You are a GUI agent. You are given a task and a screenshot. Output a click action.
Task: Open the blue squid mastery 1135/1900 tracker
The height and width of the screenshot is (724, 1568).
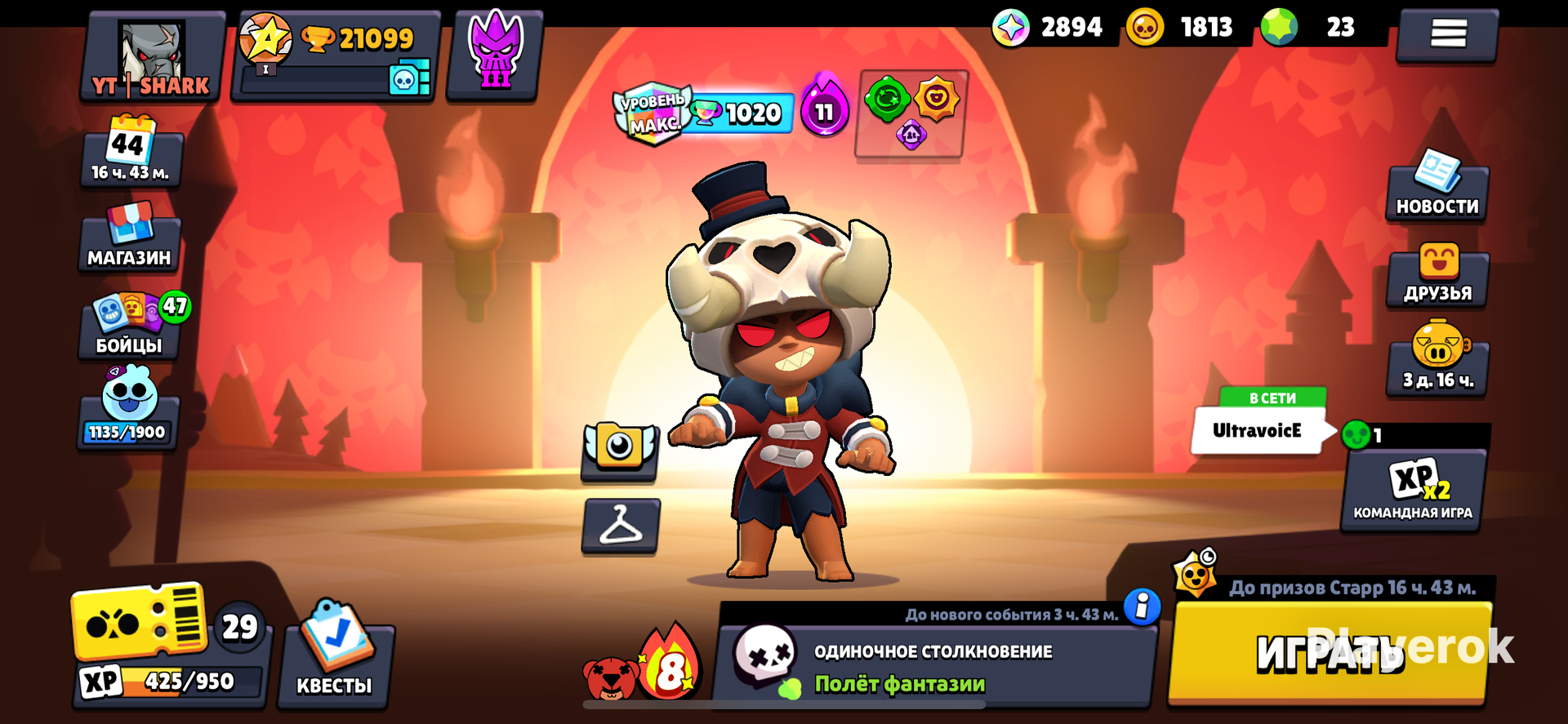pos(128,408)
